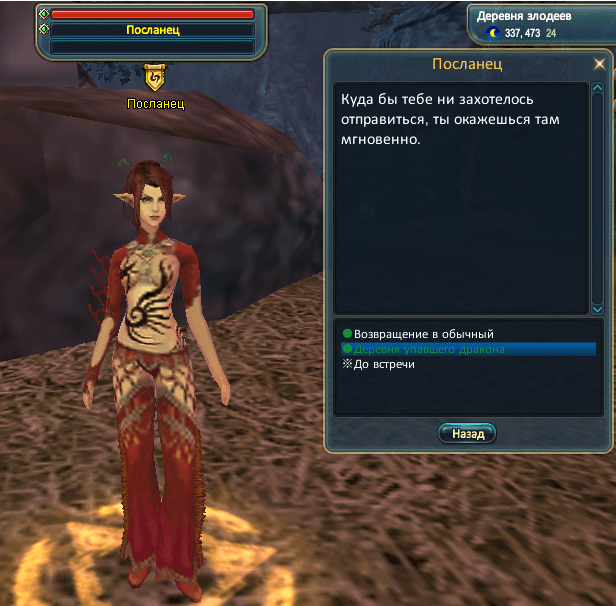
Task: Click the Посланец target name frame
Action: click(152, 30)
